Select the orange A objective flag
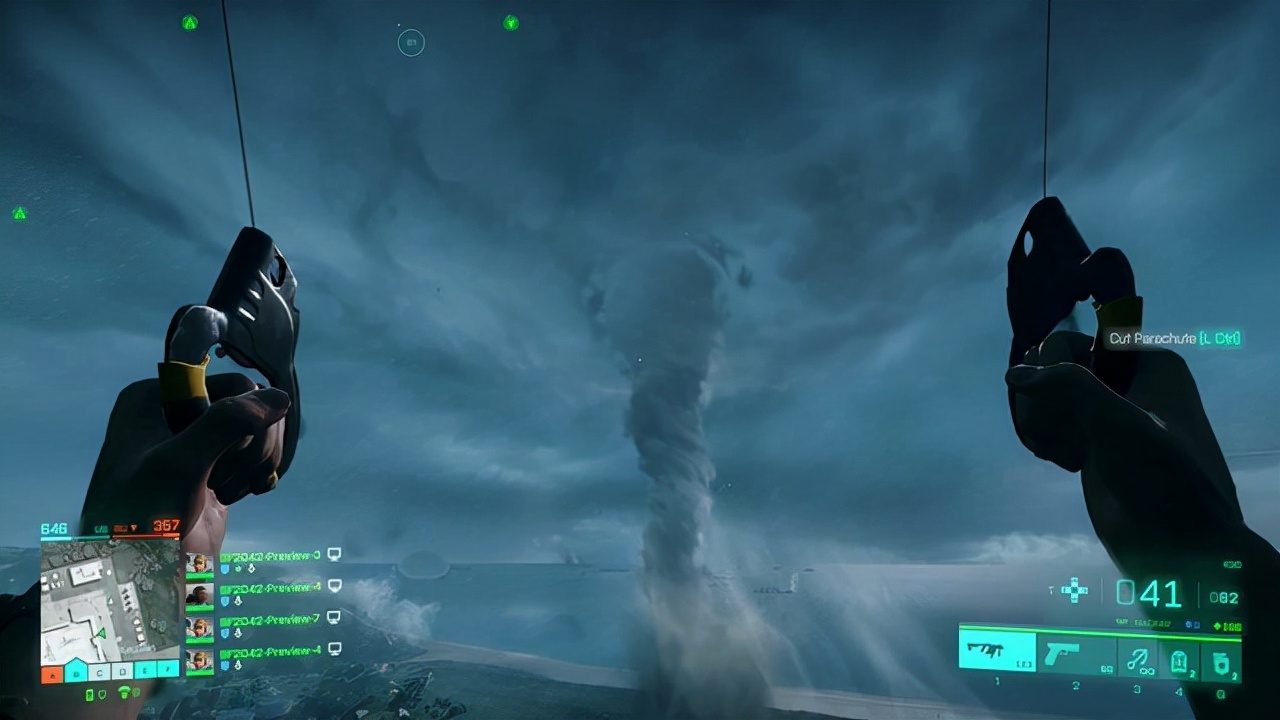This screenshot has width=1280, height=720. coord(52,673)
